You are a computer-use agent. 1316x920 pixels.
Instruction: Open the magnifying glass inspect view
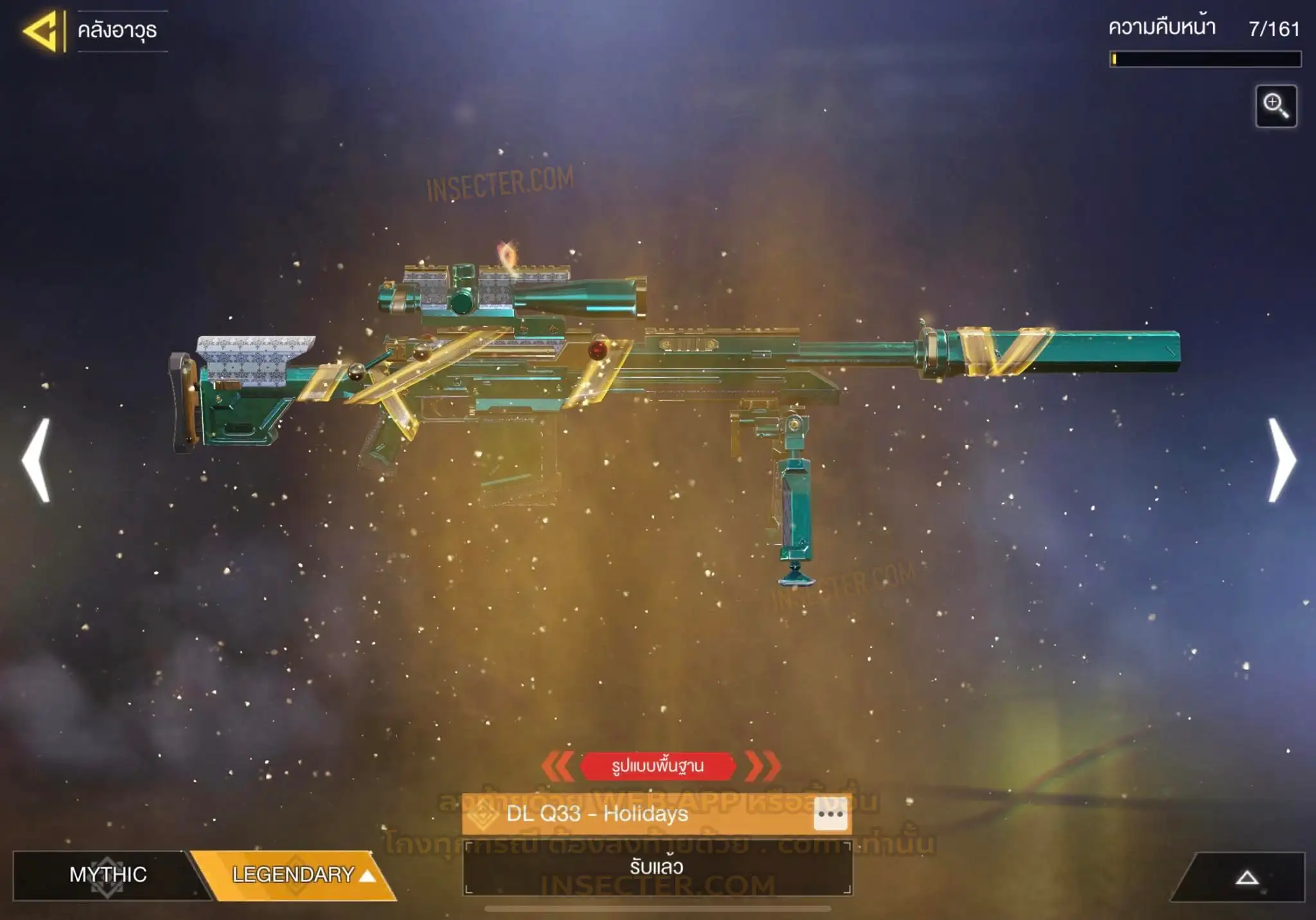click(1276, 106)
